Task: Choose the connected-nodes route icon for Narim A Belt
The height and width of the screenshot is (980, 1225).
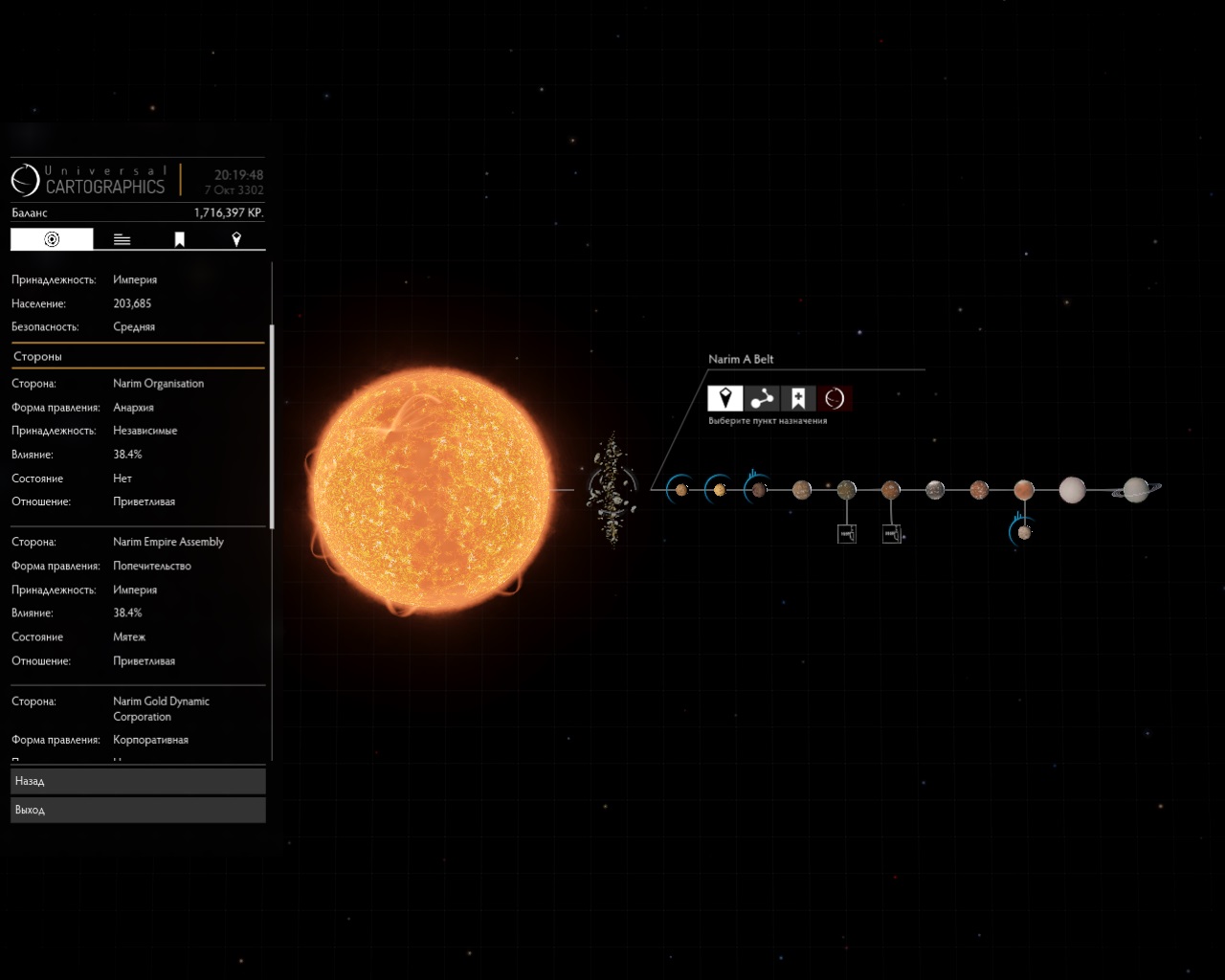Action: click(762, 398)
